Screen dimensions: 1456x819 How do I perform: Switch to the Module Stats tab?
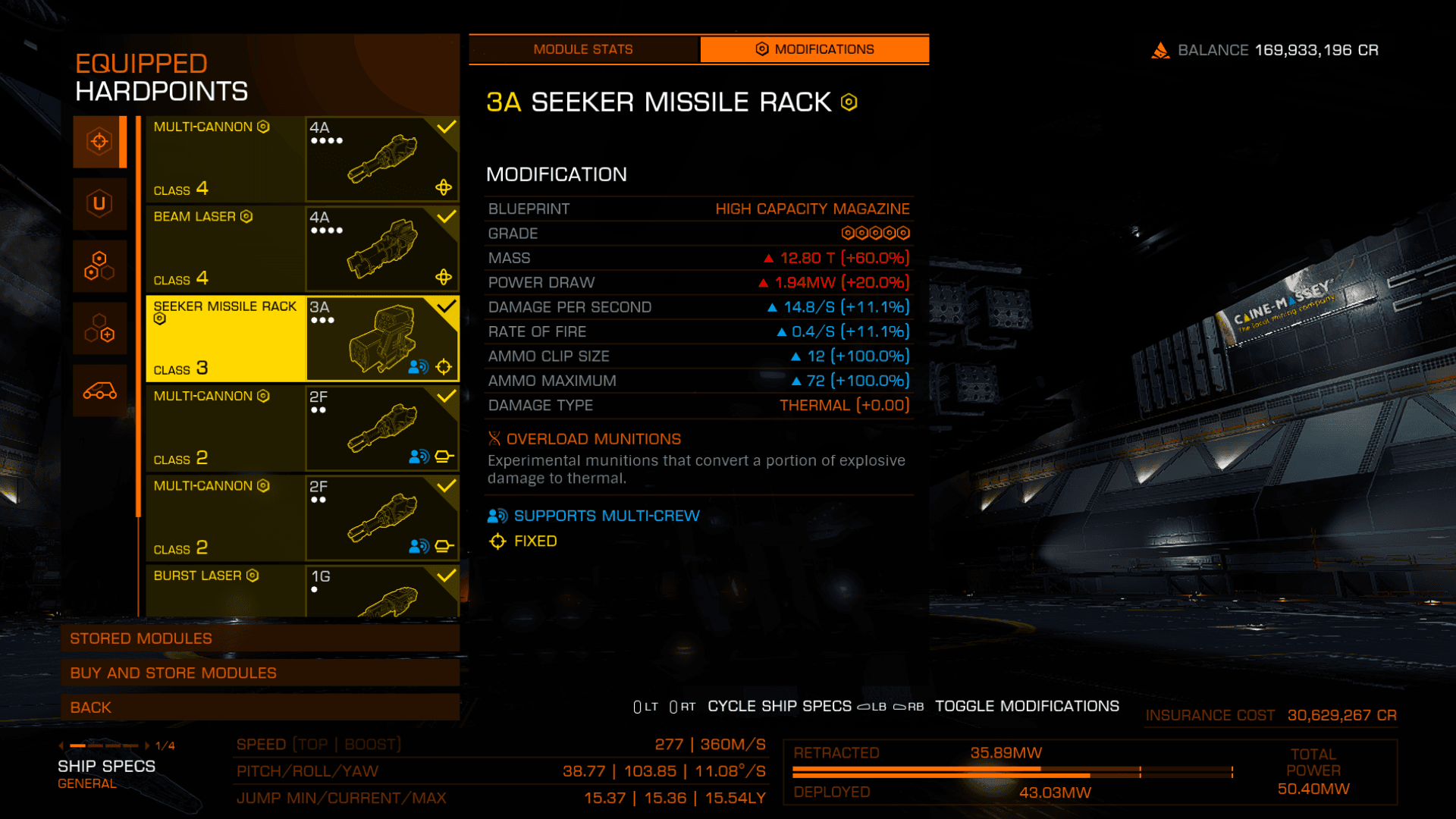(x=582, y=49)
